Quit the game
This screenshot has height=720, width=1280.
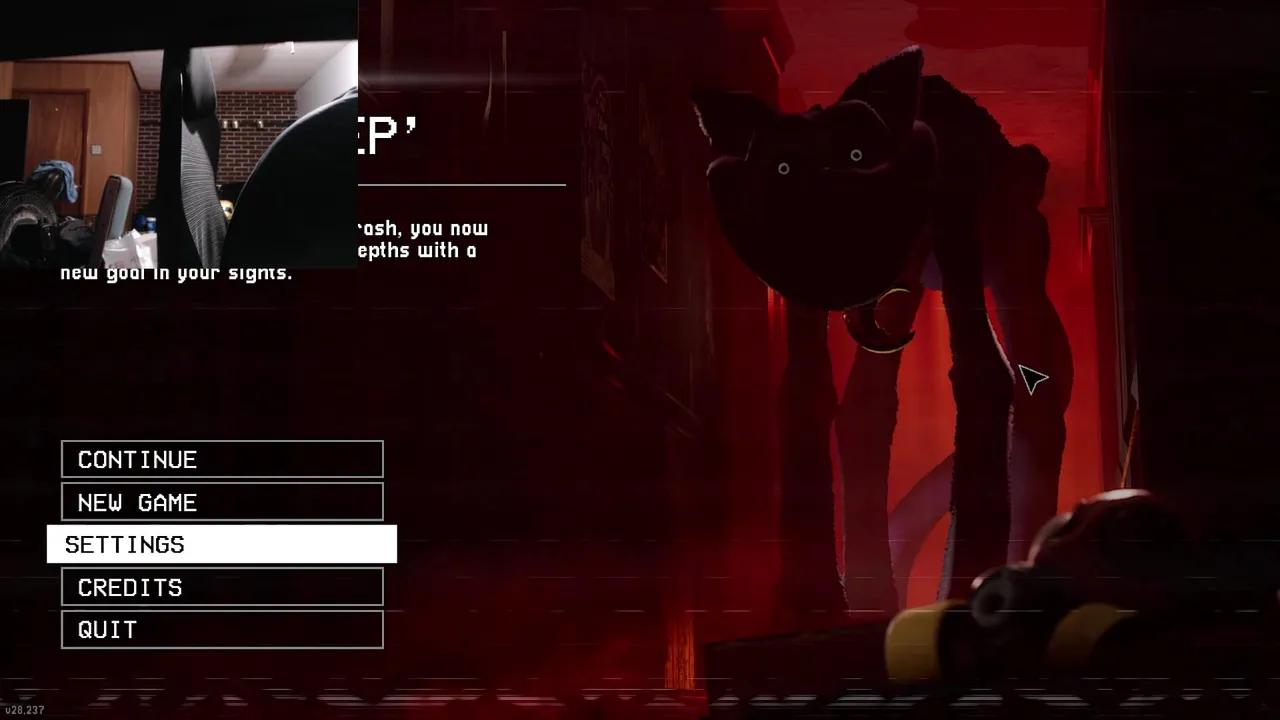(222, 630)
